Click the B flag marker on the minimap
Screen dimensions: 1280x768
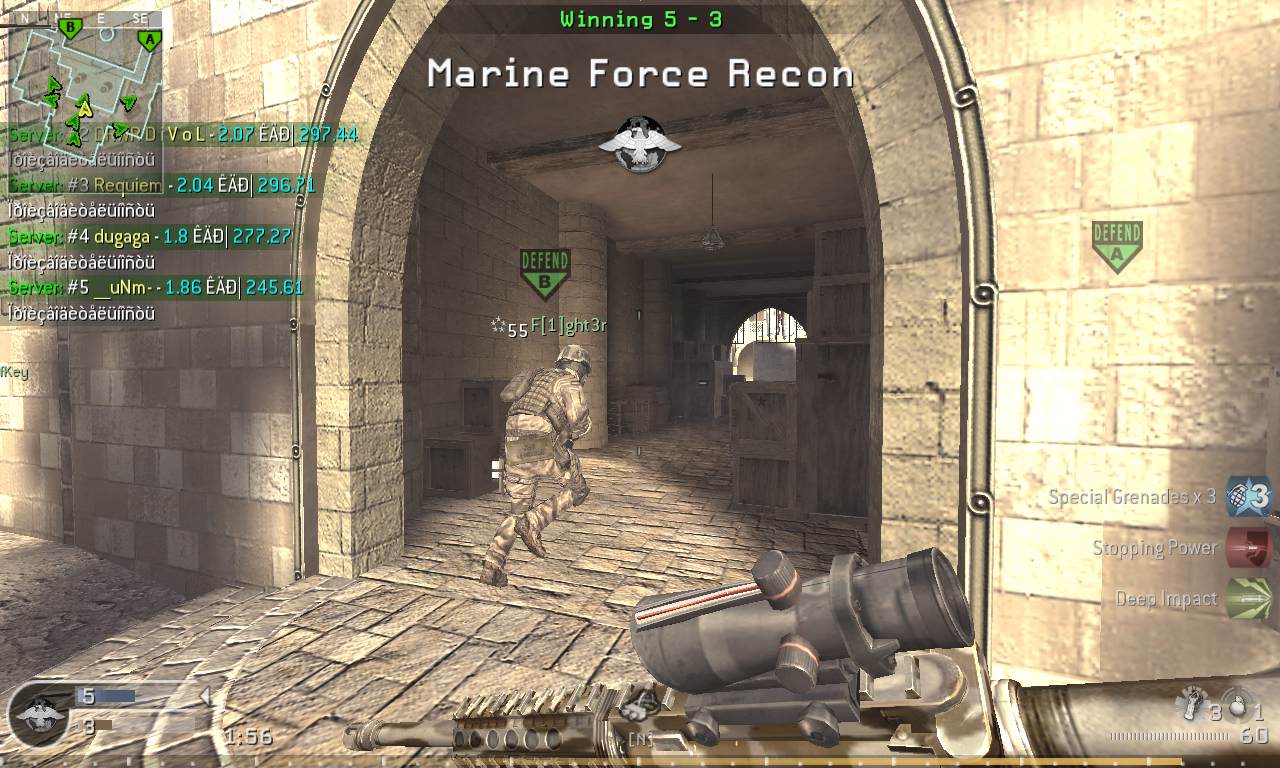pyautogui.click(x=69, y=27)
